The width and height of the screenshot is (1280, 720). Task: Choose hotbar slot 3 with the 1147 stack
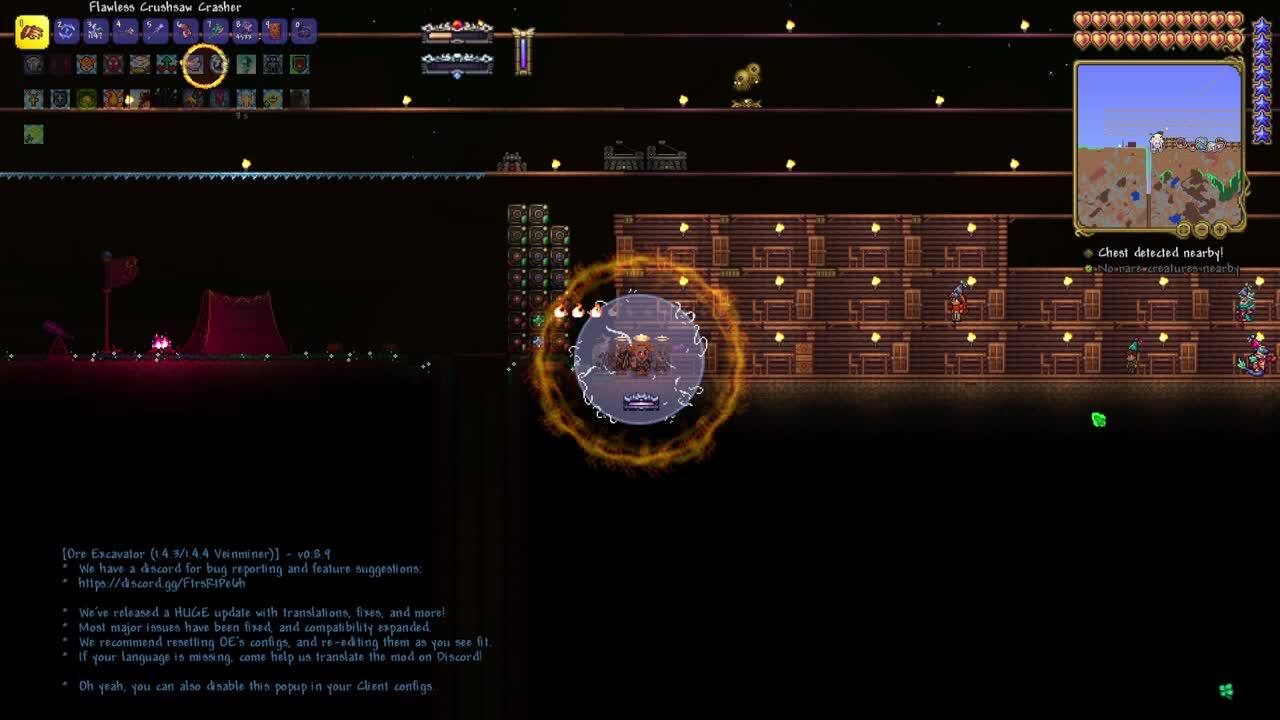coord(95,32)
